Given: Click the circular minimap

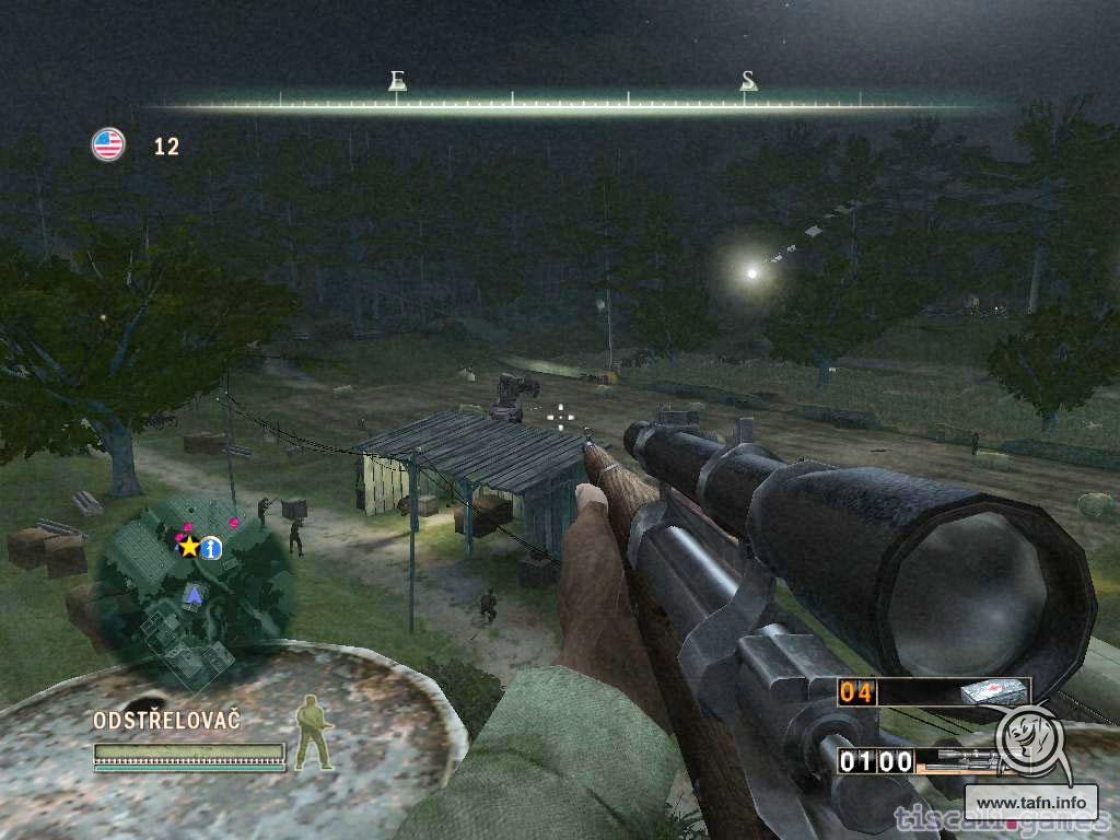Looking at the screenshot, I should click(194, 590).
